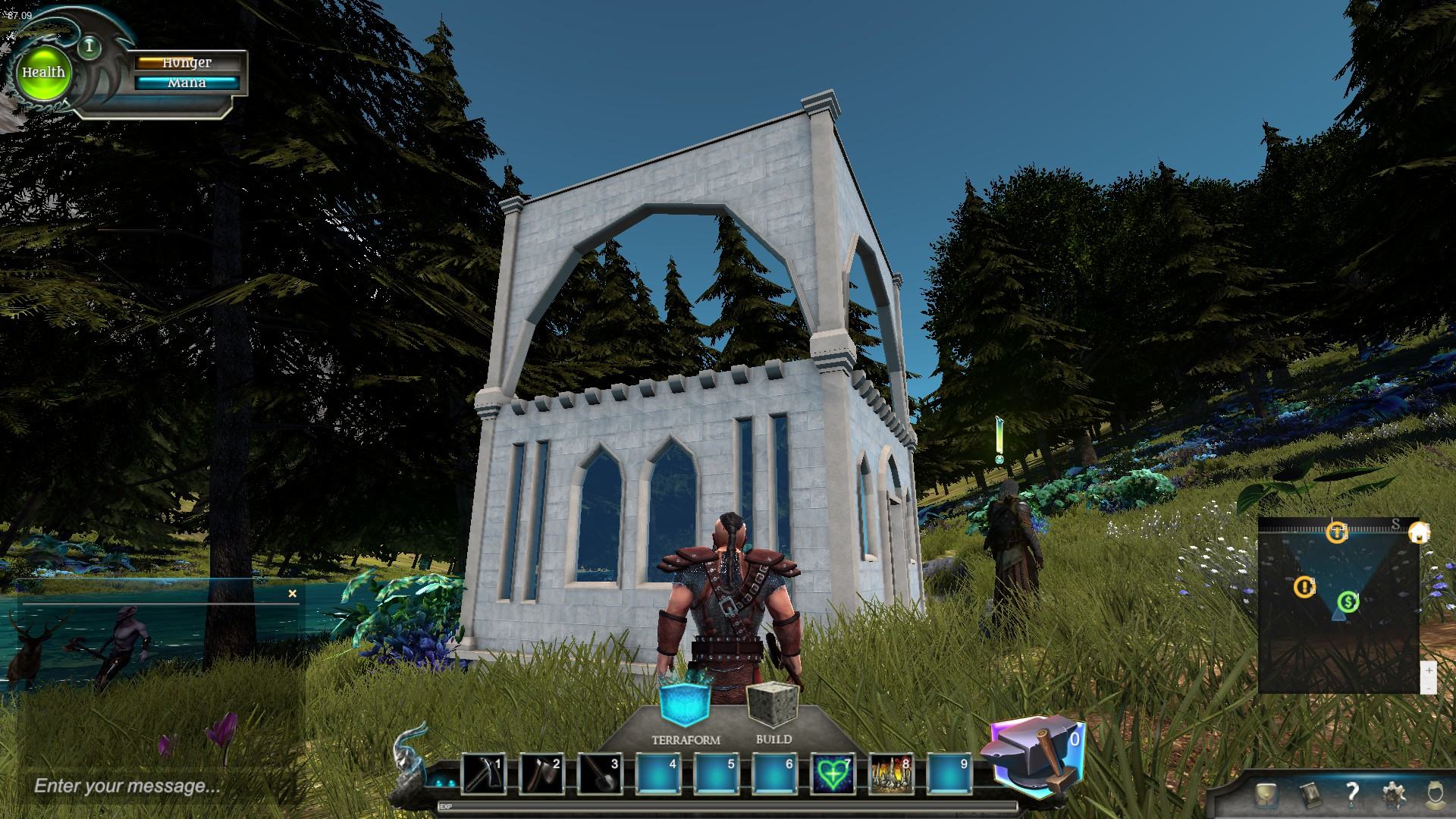Viewport: 1456px width, 819px height.
Task: Choose the shovel in slot 3
Action: pyautogui.click(x=600, y=774)
